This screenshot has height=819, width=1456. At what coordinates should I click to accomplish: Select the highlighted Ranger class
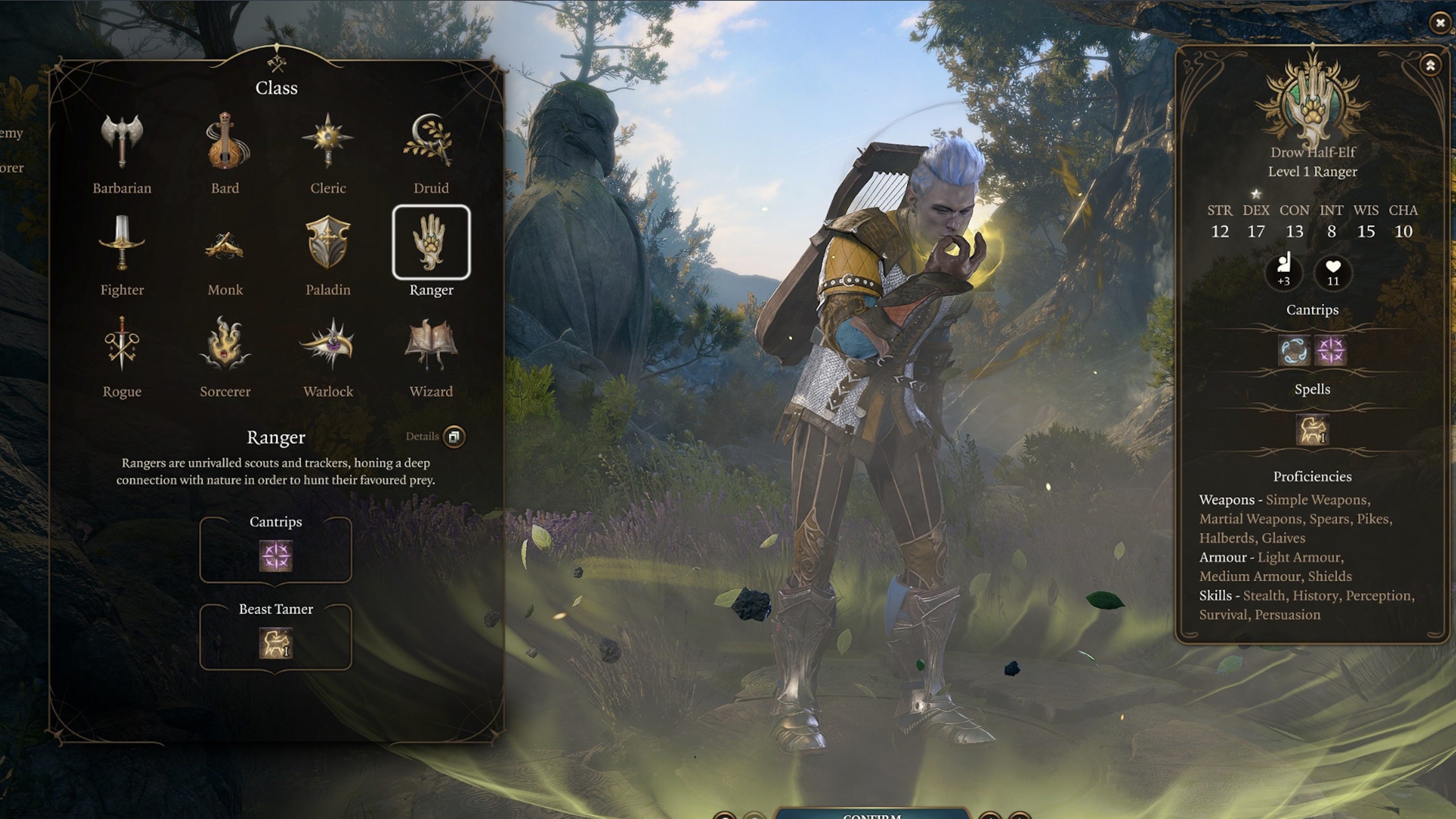(431, 243)
